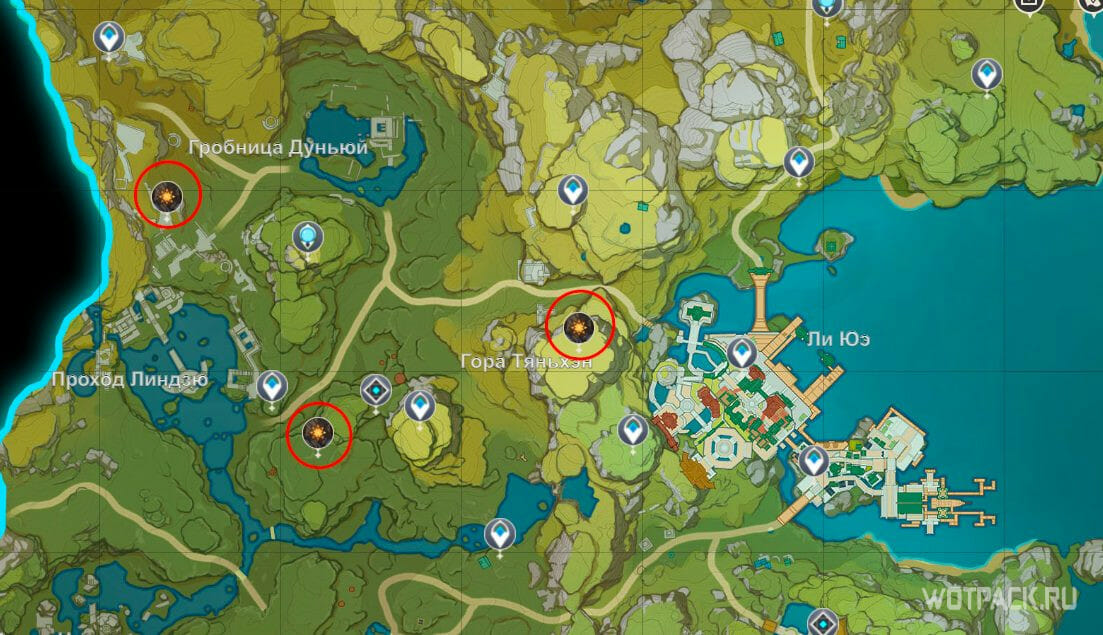Screen dimensions: 1103x635
Task: Open the glowing blue Statue of the Seven marker
Action: 308,238
